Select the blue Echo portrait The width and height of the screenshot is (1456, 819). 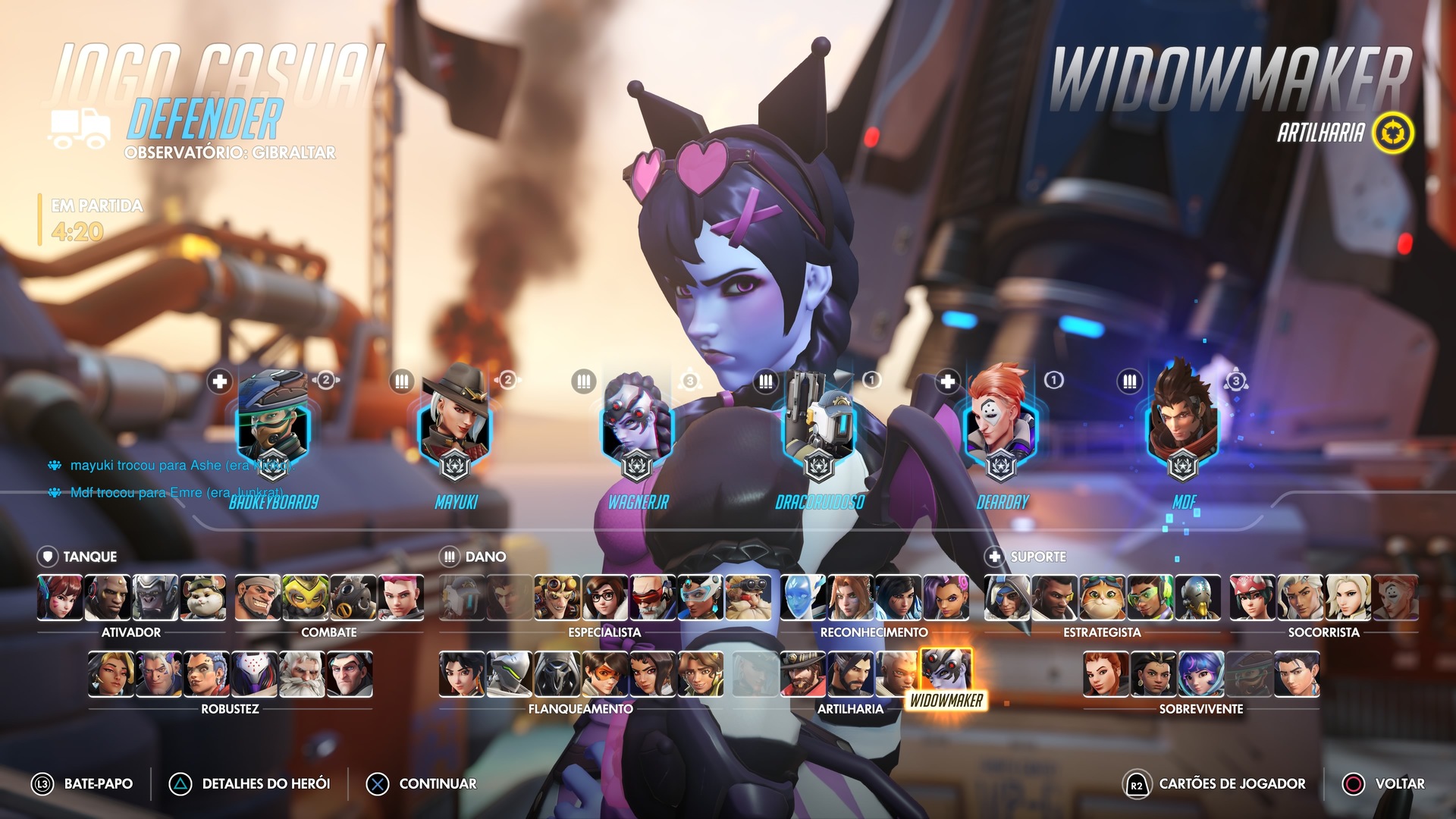coord(802,598)
